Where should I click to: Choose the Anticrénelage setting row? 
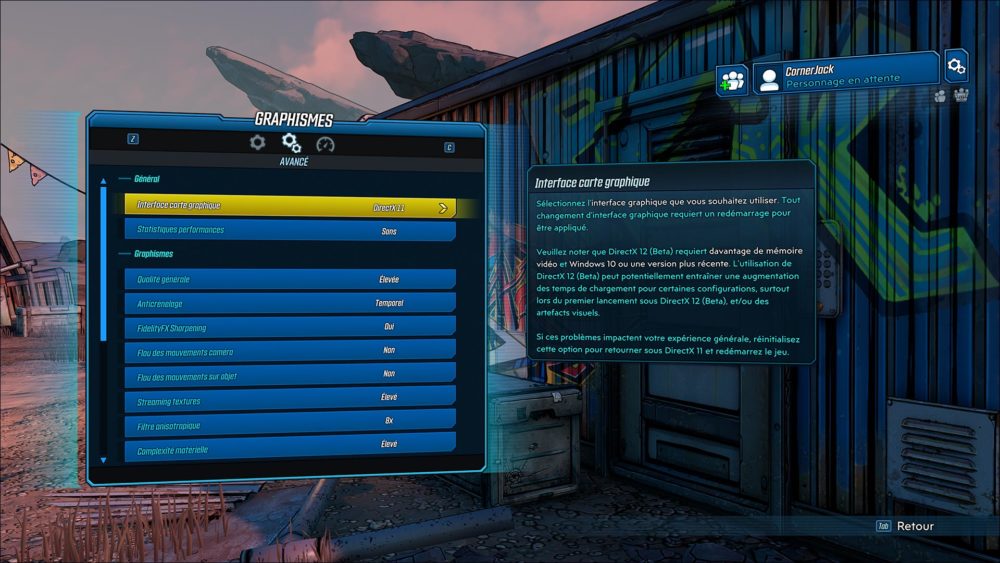(289, 304)
